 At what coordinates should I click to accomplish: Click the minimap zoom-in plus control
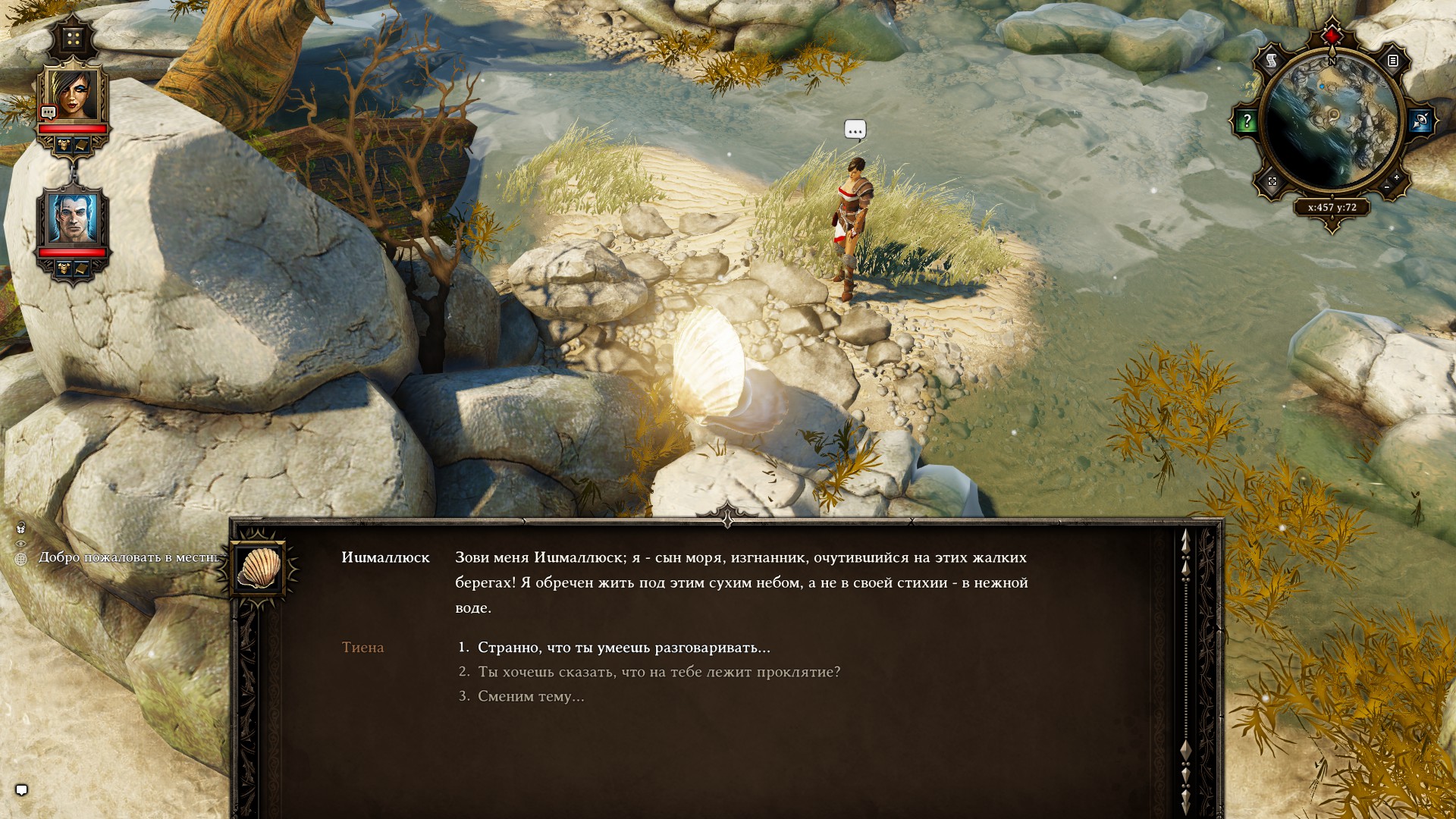point(1396,177)
